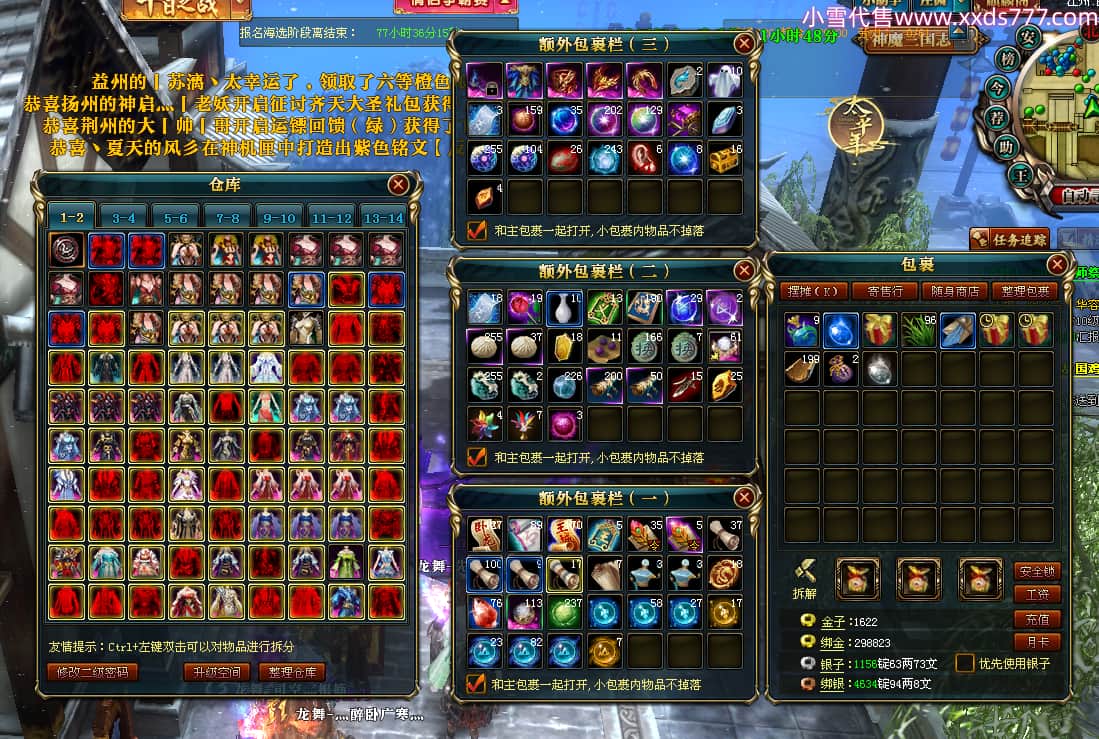The height and width of the screenshot is (739, 1099).
Task: Close the 额外包裹栏（三）window
Action: click(x=744, y=44)
